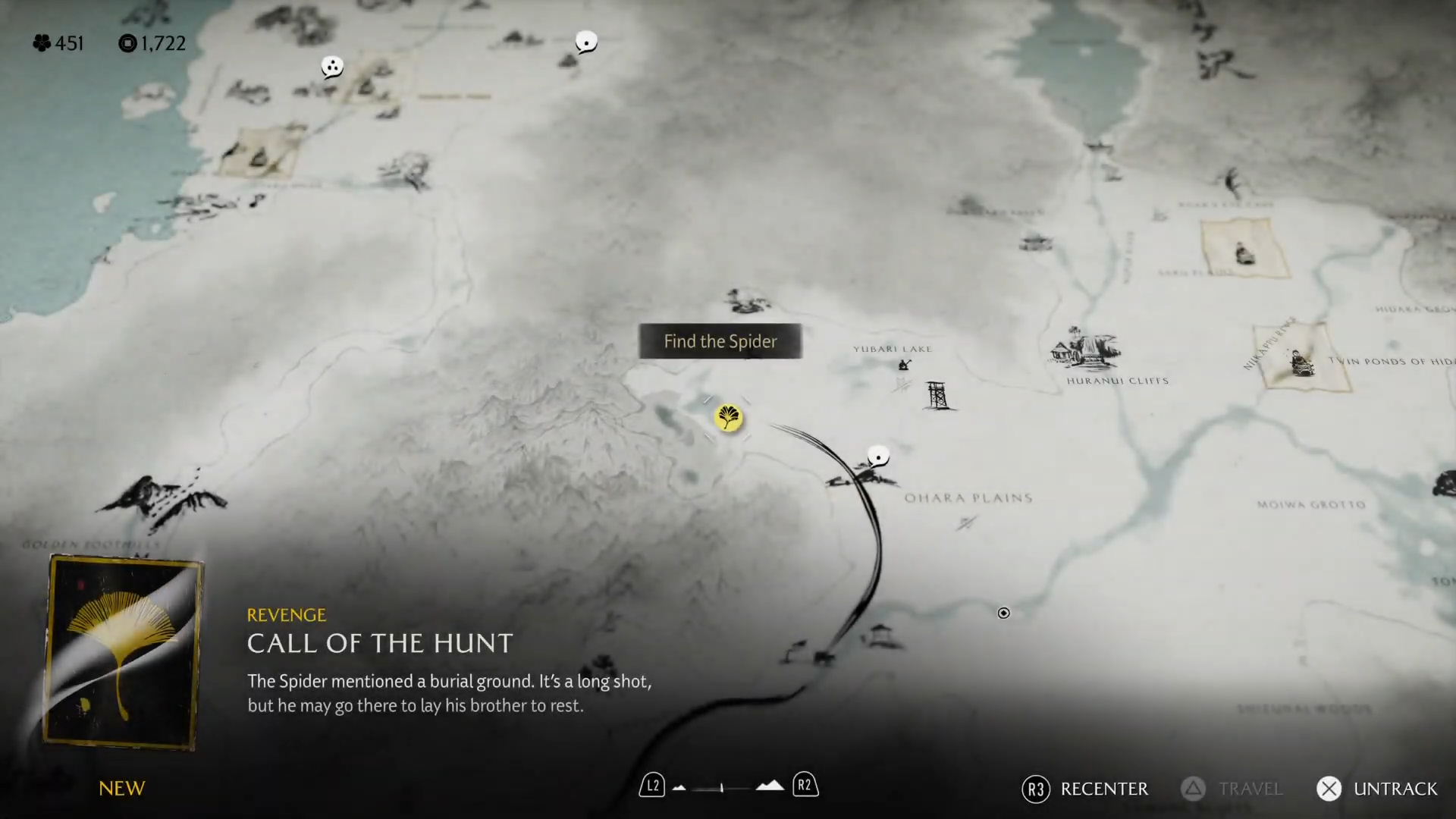The height and width of the screenshot is (819, 1456).
Task: Recenter the map view
Action: 1085,789
